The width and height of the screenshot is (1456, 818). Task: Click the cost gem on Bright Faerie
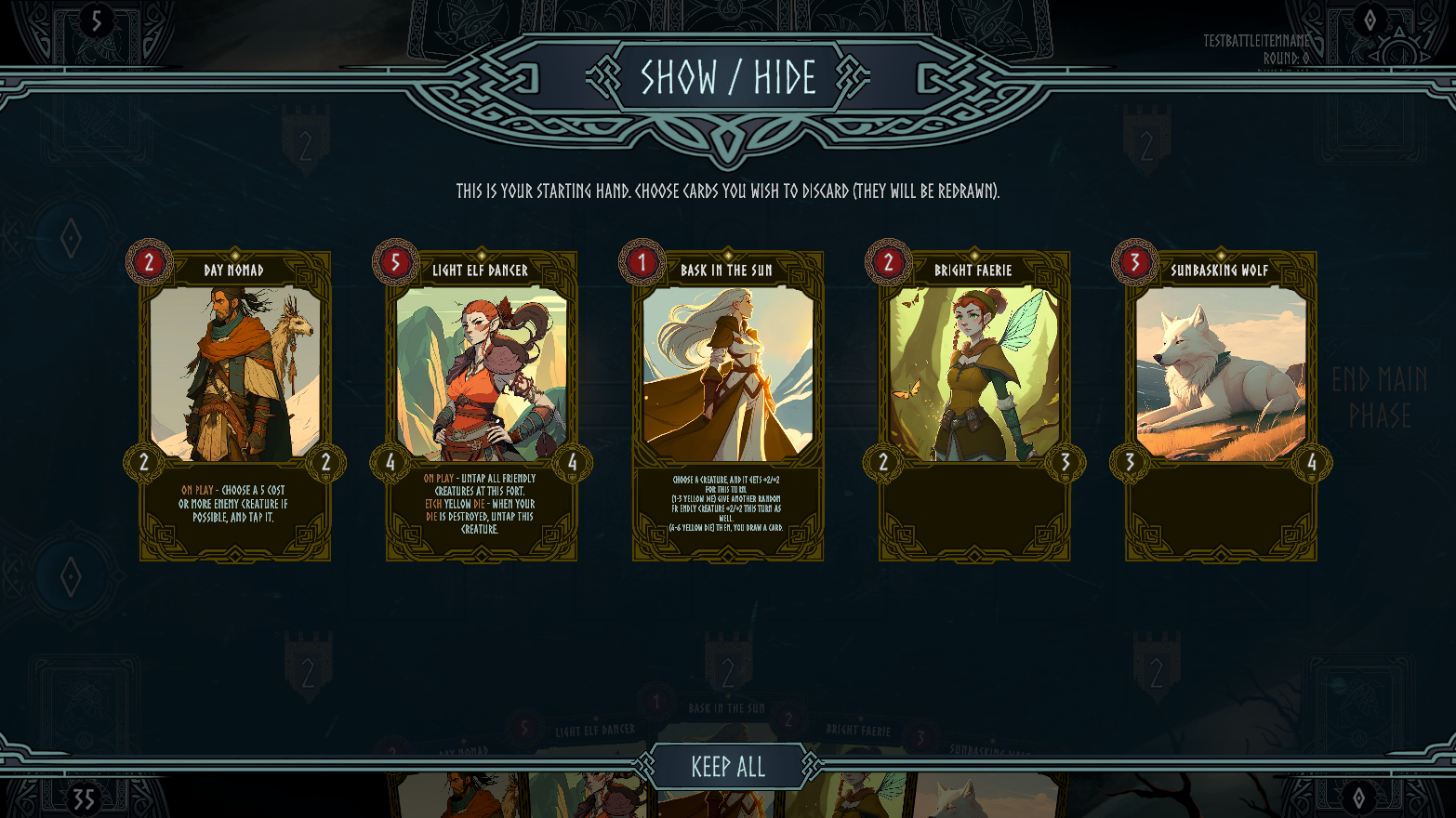pos(890,263)
